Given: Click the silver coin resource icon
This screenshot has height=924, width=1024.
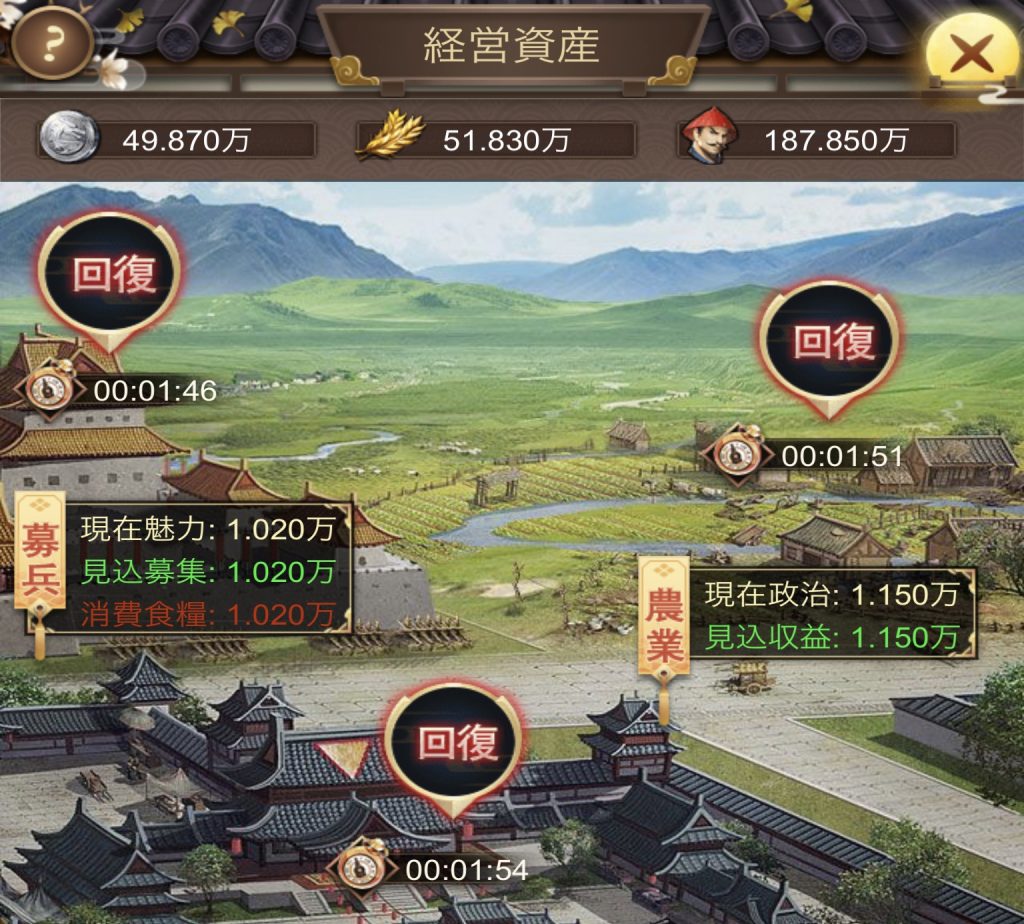Looking at the screenshot, I should click(69, 138).
